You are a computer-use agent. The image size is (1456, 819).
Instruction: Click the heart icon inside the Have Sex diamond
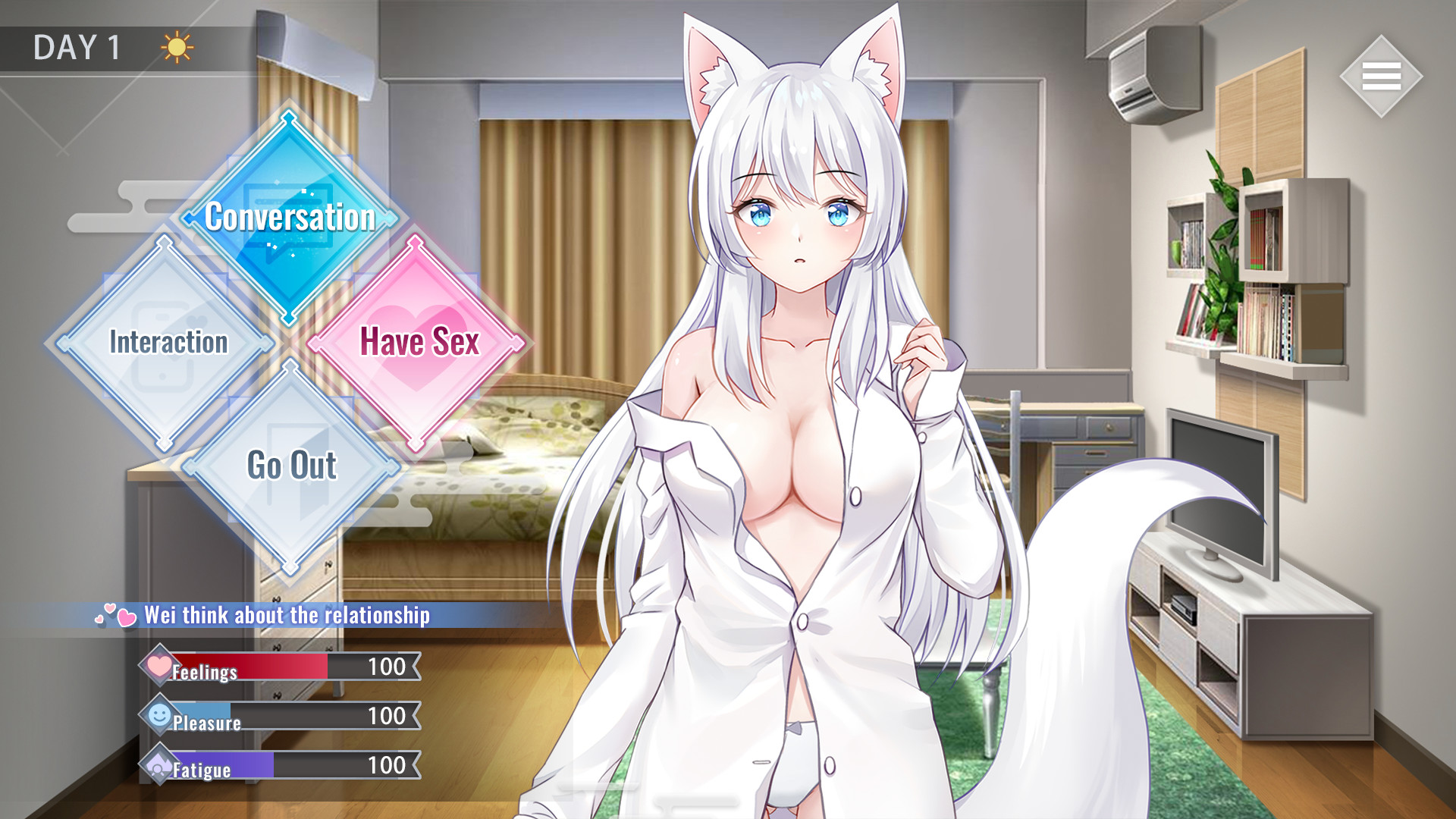click(x=418, y=343)
